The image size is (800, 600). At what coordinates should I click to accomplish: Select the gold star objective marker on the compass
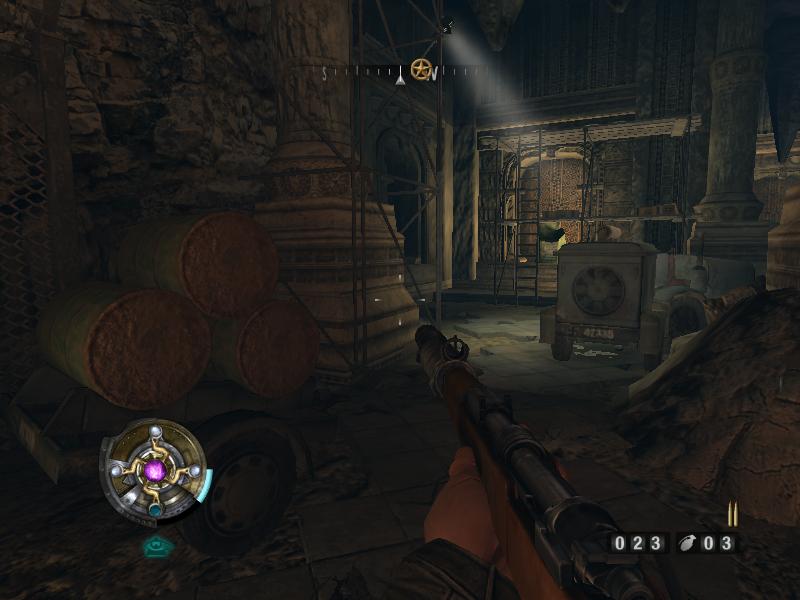coord(421,70)
